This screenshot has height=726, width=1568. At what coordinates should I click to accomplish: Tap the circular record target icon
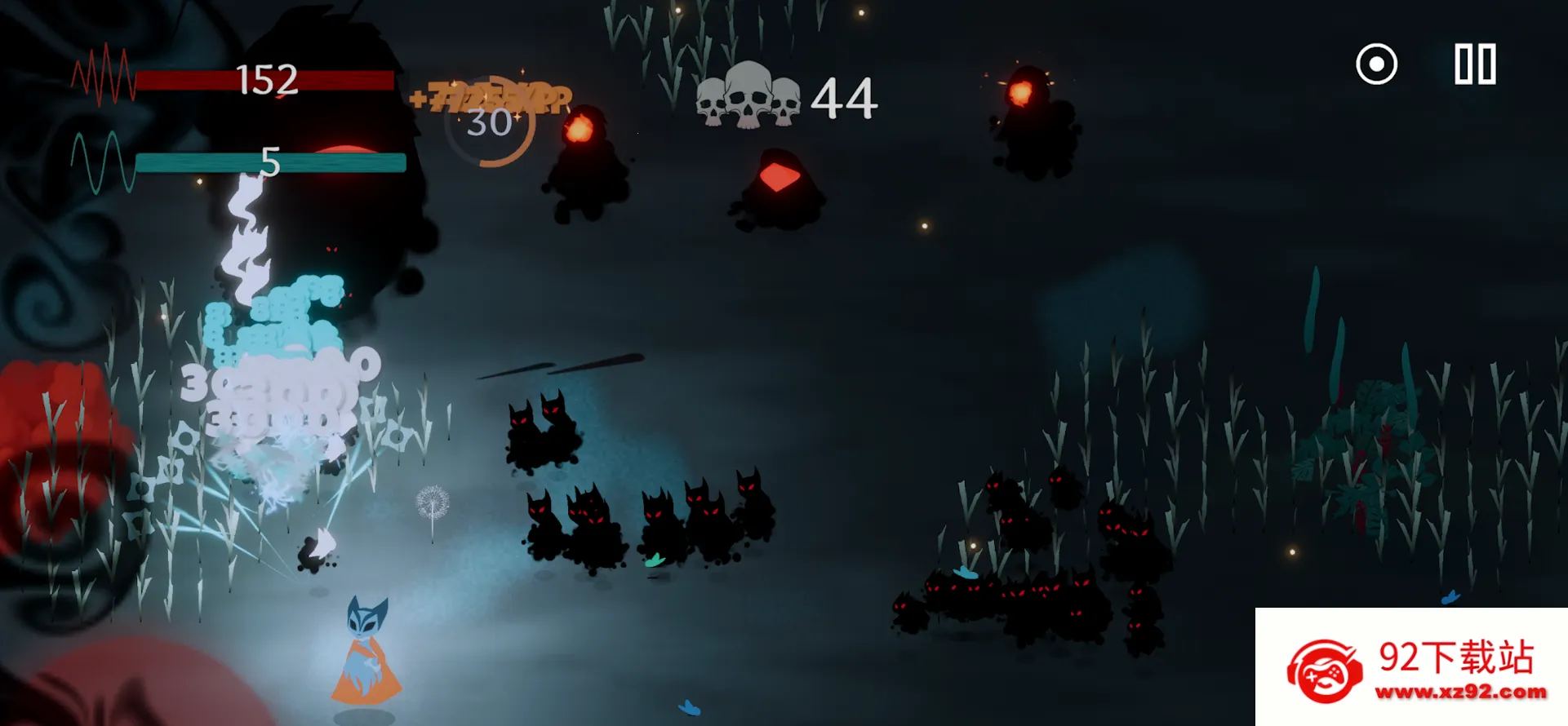click(1376, 64)
